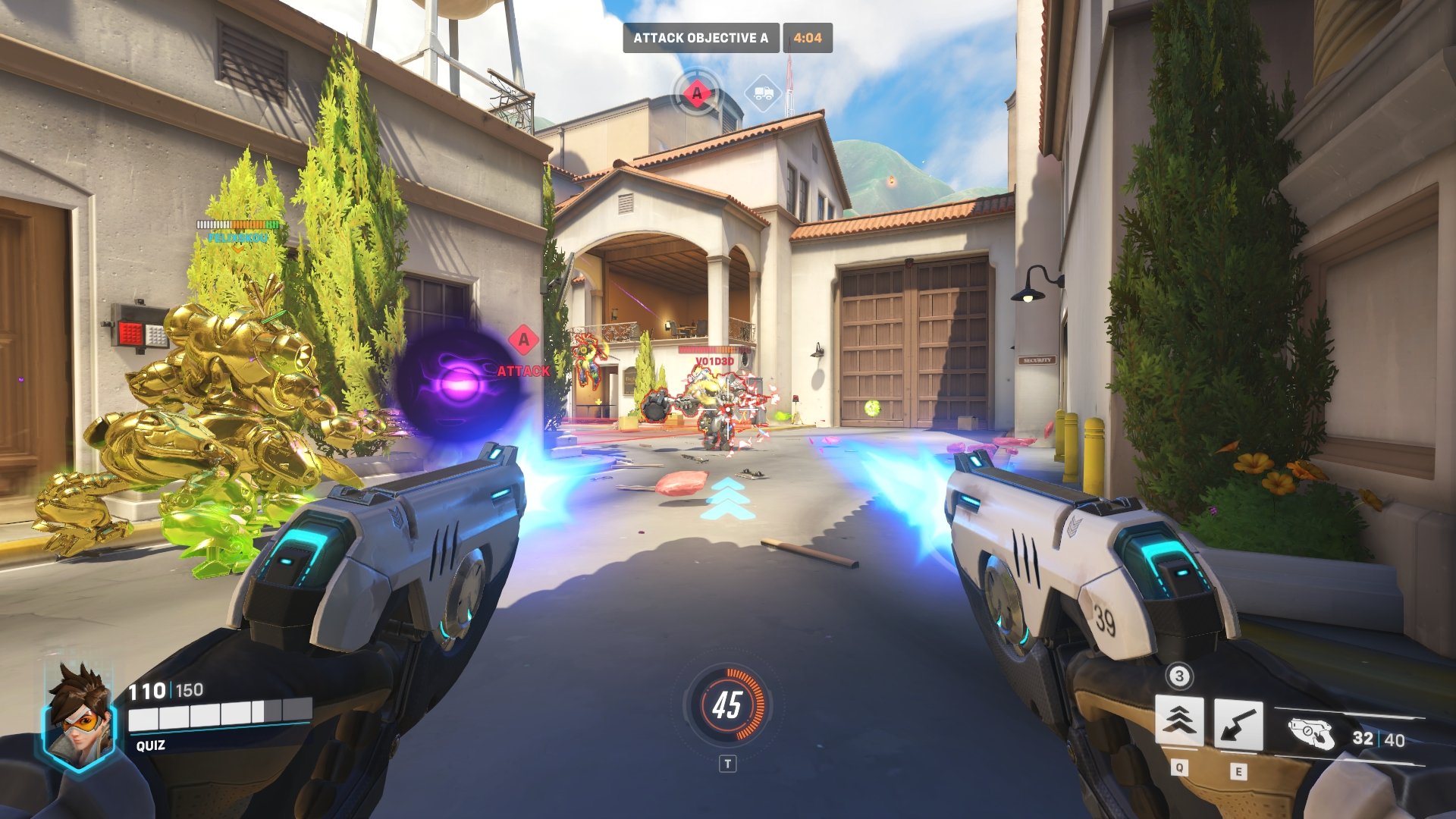
Task: Click the payload truck objective icon
Action: pyautogui.click(x=763, y=93)
